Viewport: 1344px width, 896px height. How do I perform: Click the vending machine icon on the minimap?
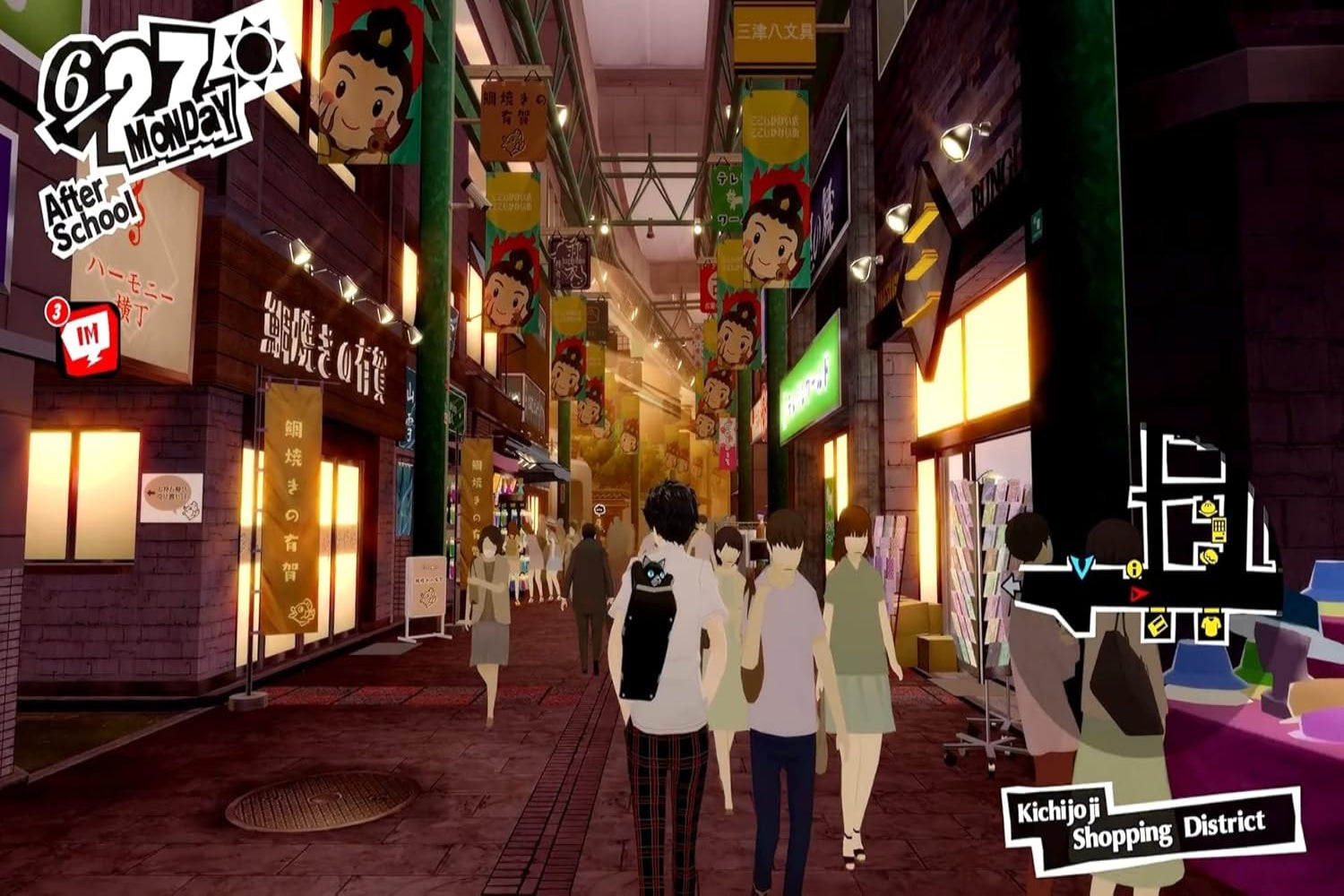[x=1219, y=530]
